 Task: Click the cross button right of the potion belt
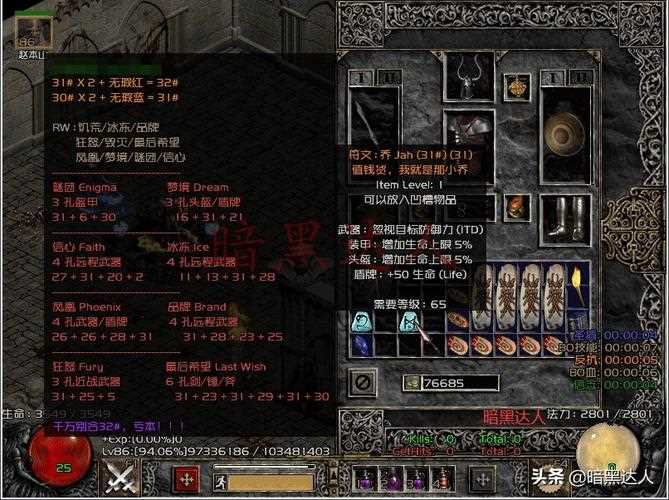(x=484, y=479)
